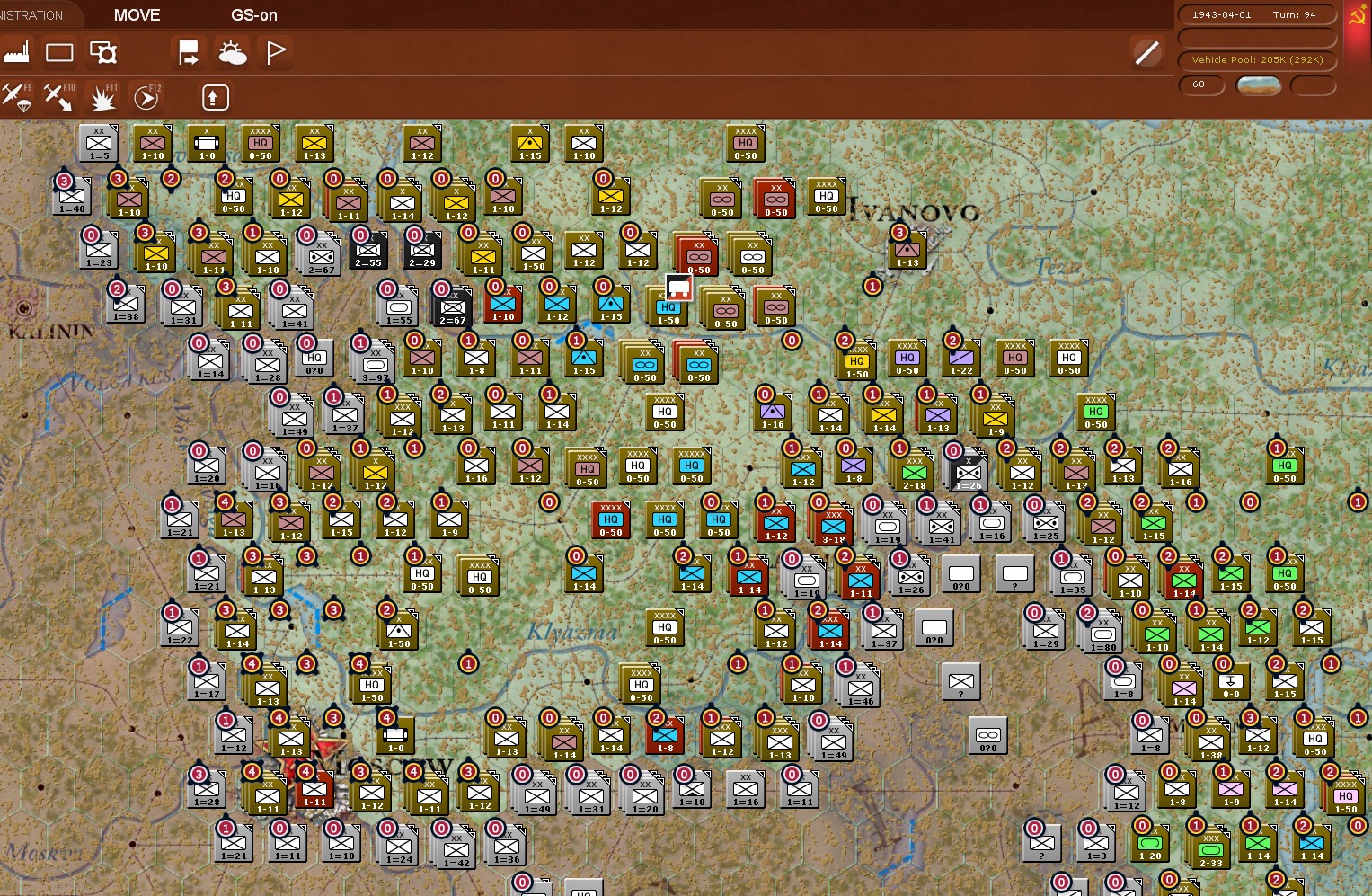The width and height of the screenshot is (1372, 896).
Task: Select the F10 air transfer mission icon
Action: [x=58, y=97]
